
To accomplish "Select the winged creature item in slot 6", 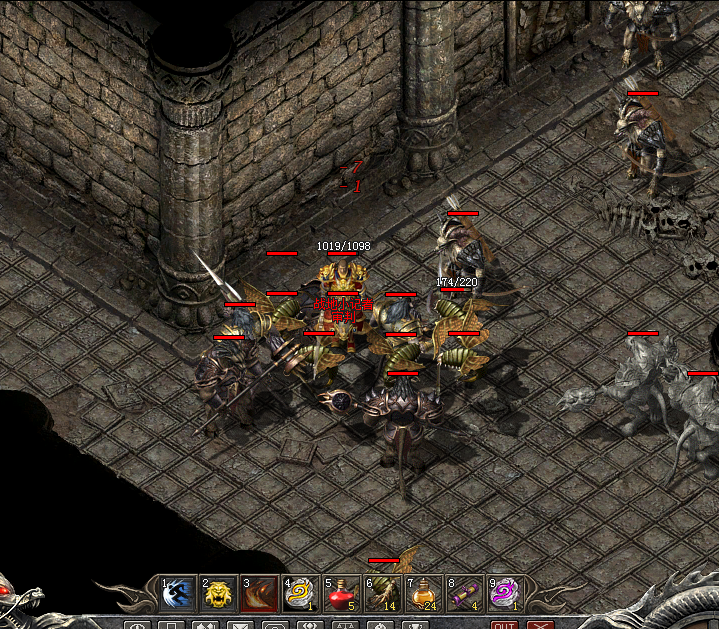I will [381, 594].
